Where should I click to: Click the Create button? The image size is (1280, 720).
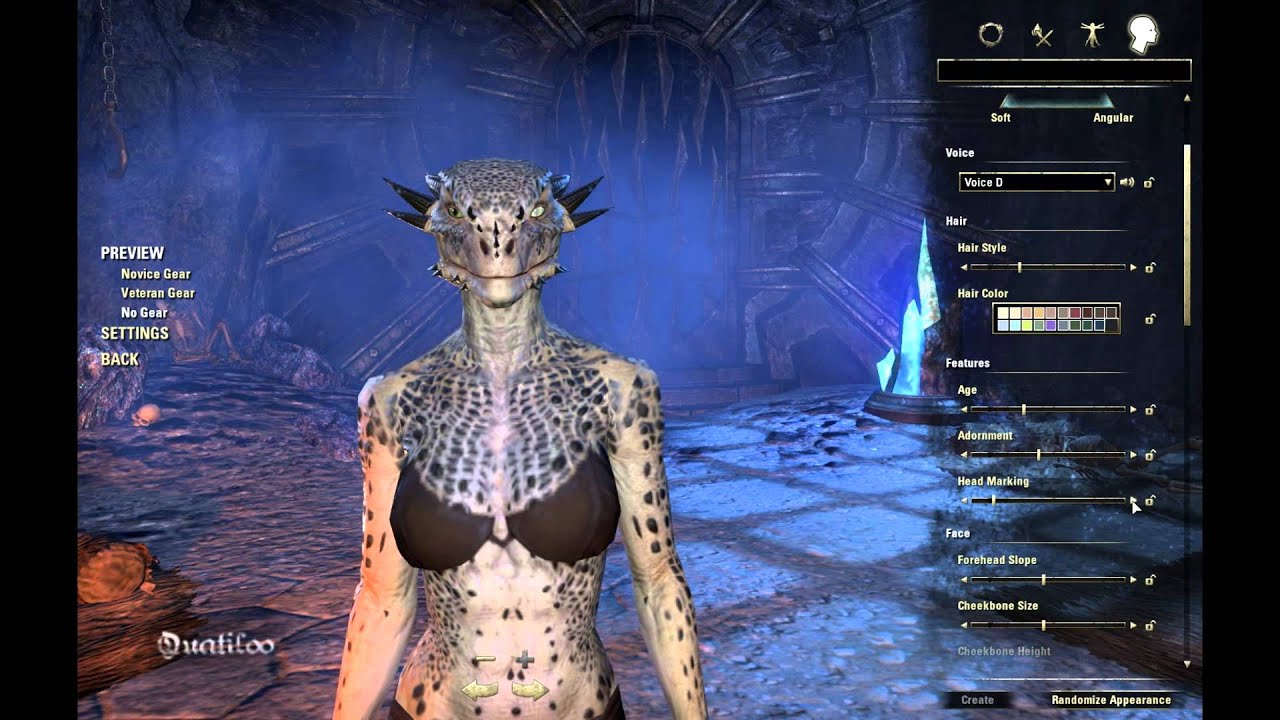[x=977, y=700]
